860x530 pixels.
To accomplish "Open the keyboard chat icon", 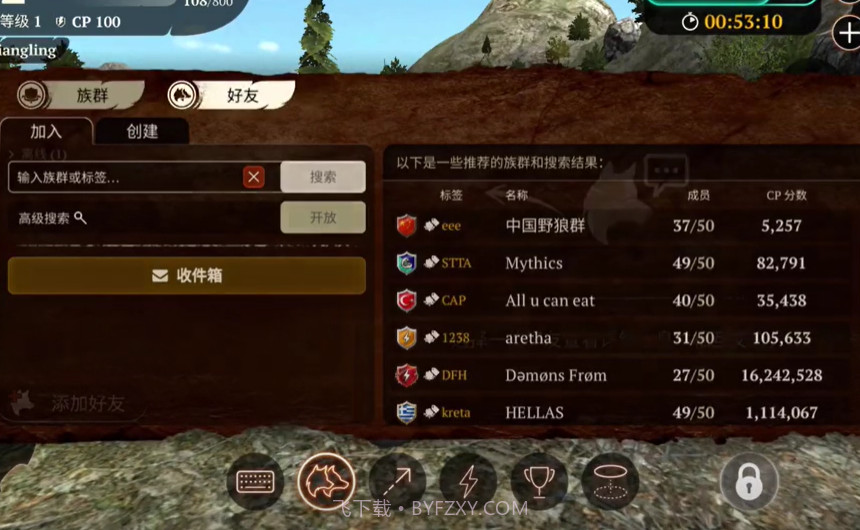I will [x=255, y=481].
